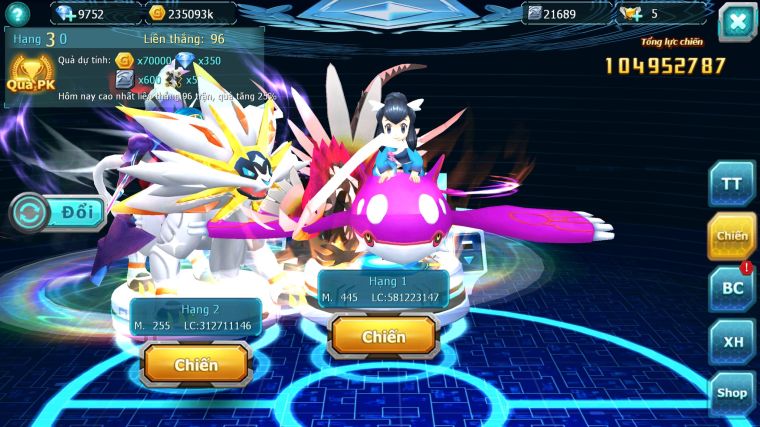Add more of the winged badge currency

click(x=630, y=13)
